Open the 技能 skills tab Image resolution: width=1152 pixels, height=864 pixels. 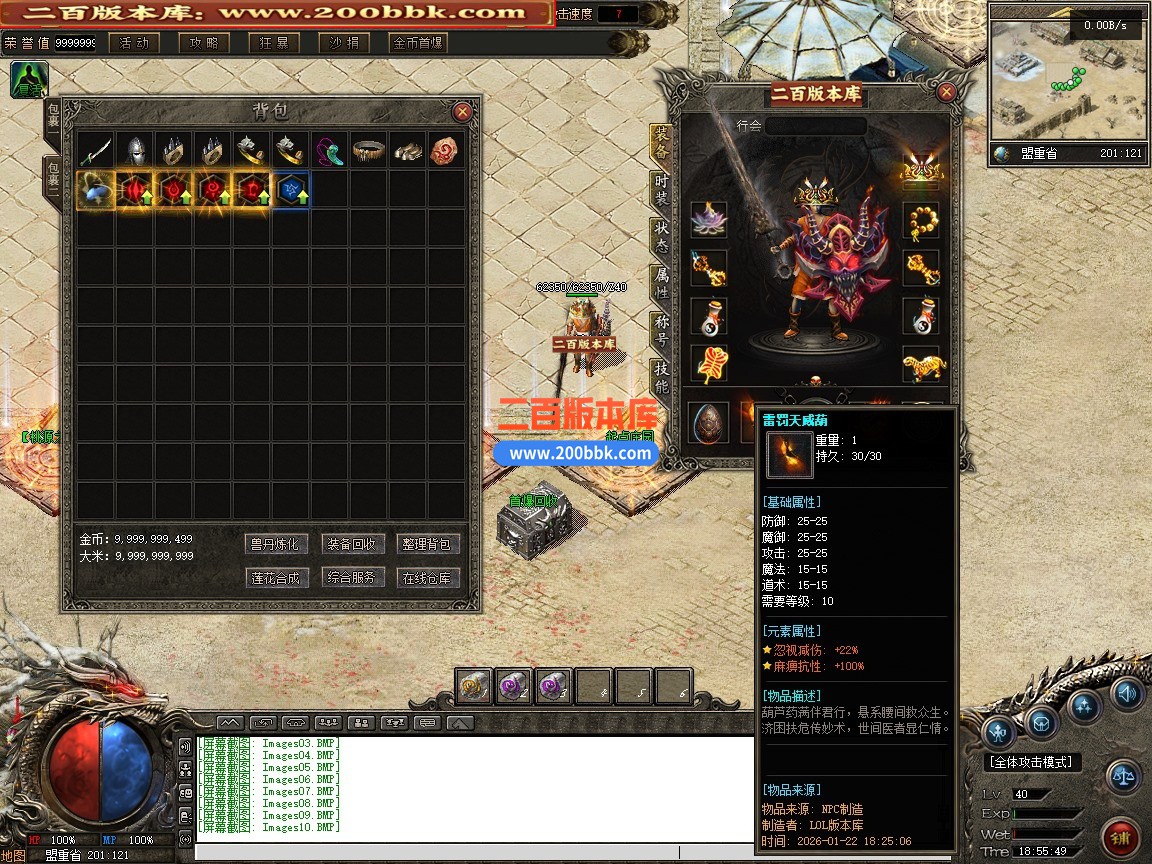(x=661, y=374)
